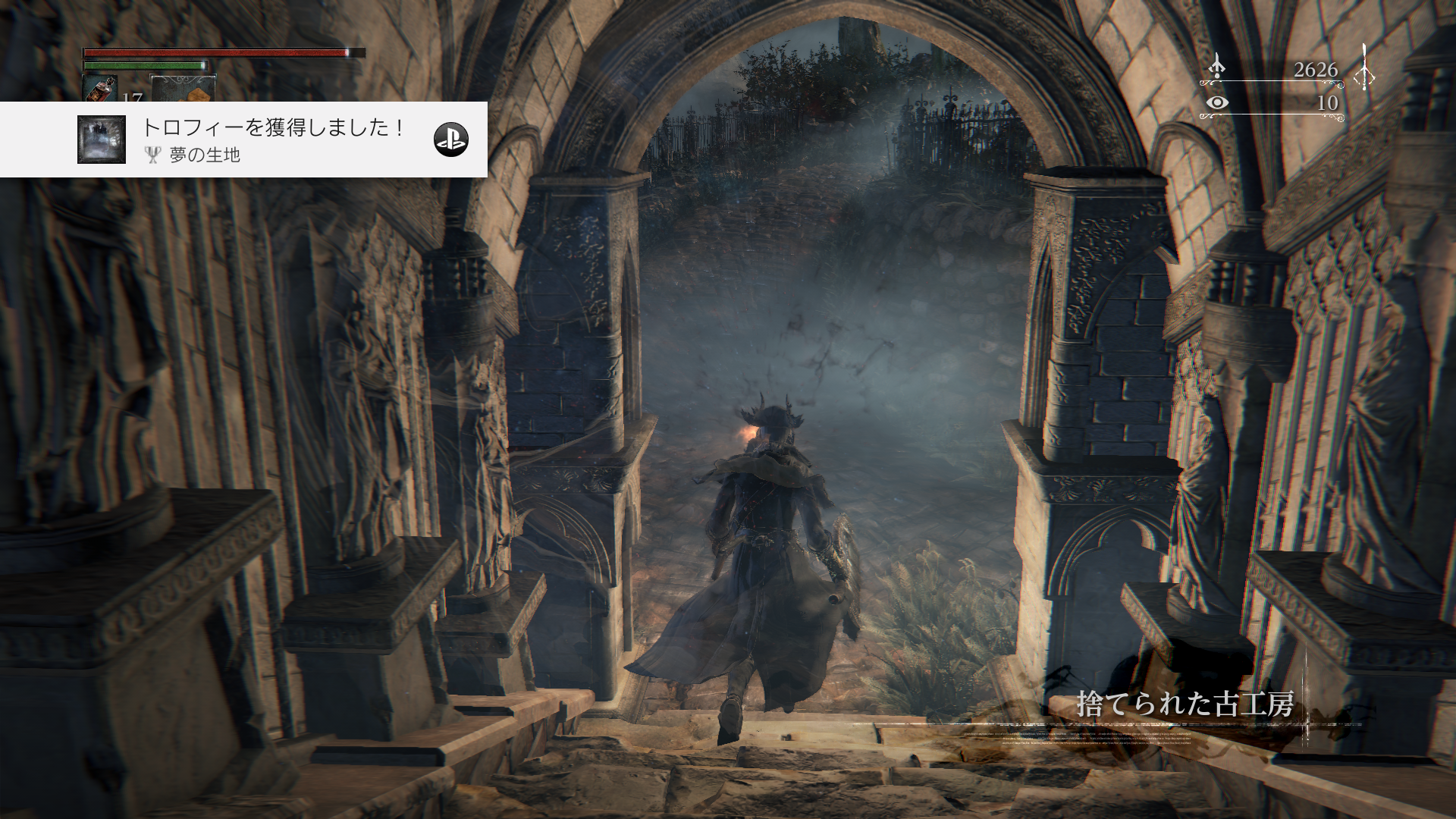The width and height of the screenshot is (1456, 819).
Task: Click the silver trophy cup icon
Action: [153, 155]
